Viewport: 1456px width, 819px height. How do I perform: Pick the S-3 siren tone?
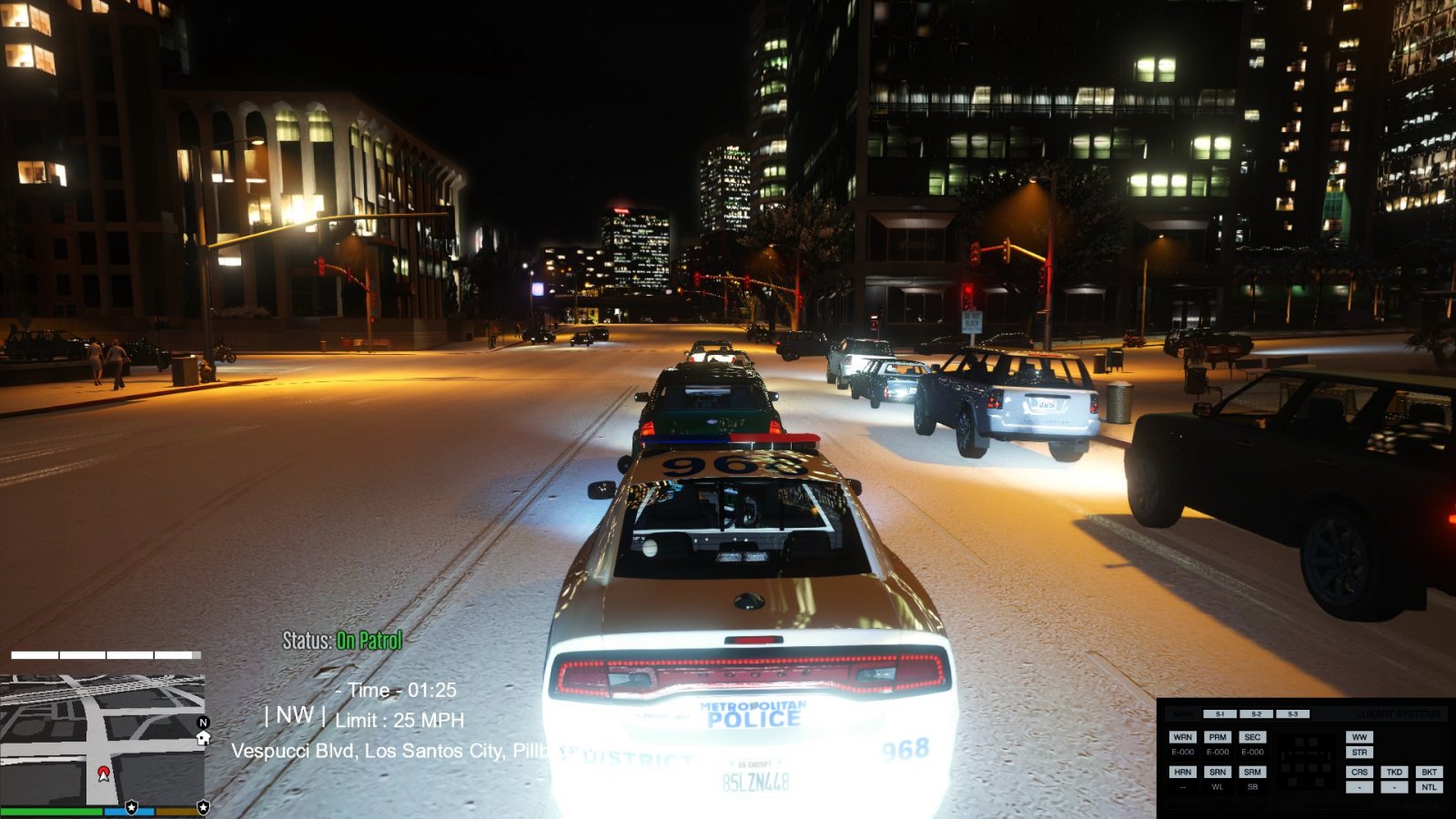(x=1292, y=714)
